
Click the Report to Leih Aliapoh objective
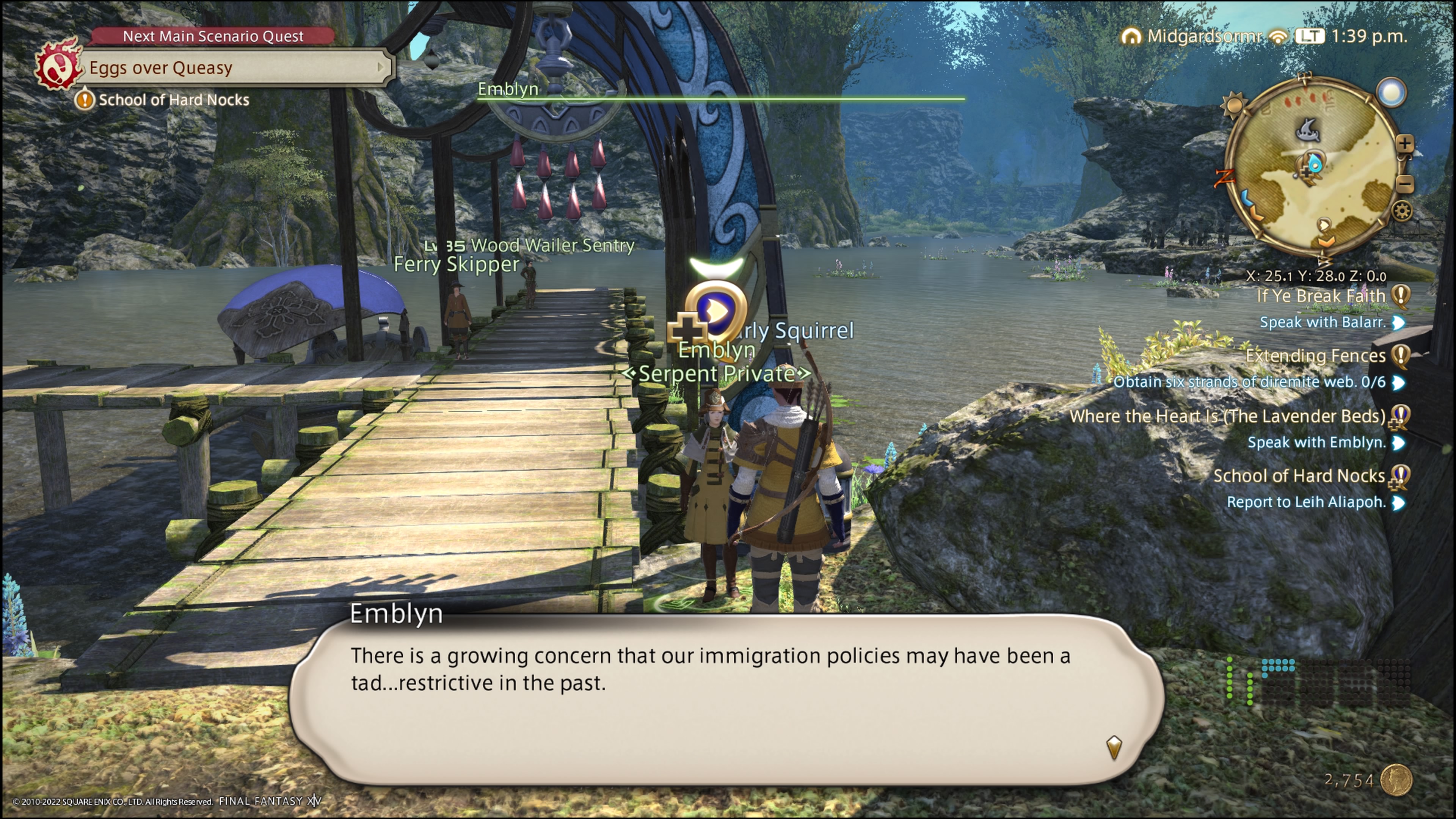pos(1306,502)
